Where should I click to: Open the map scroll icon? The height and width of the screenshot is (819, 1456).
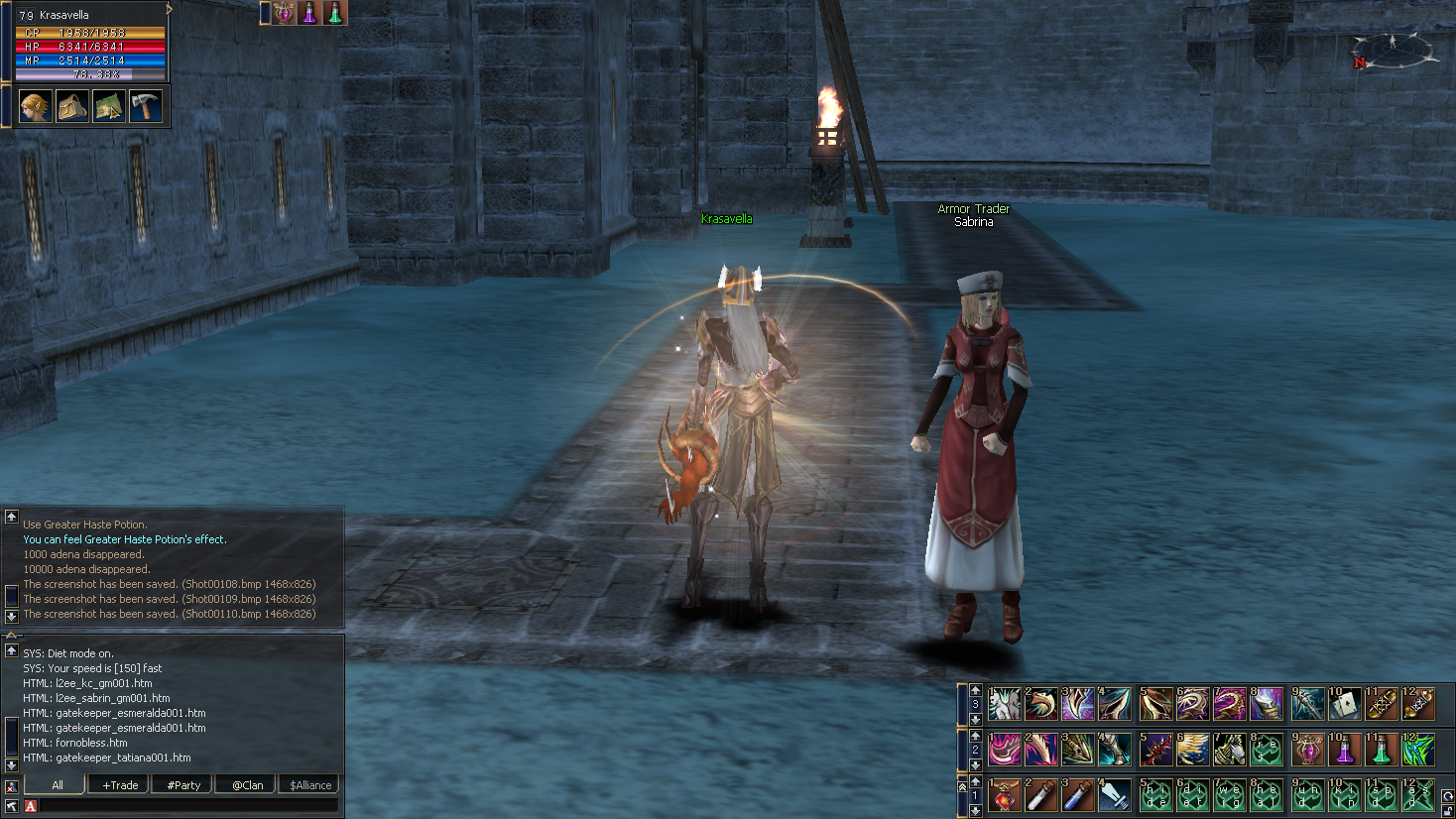point(108,106)
